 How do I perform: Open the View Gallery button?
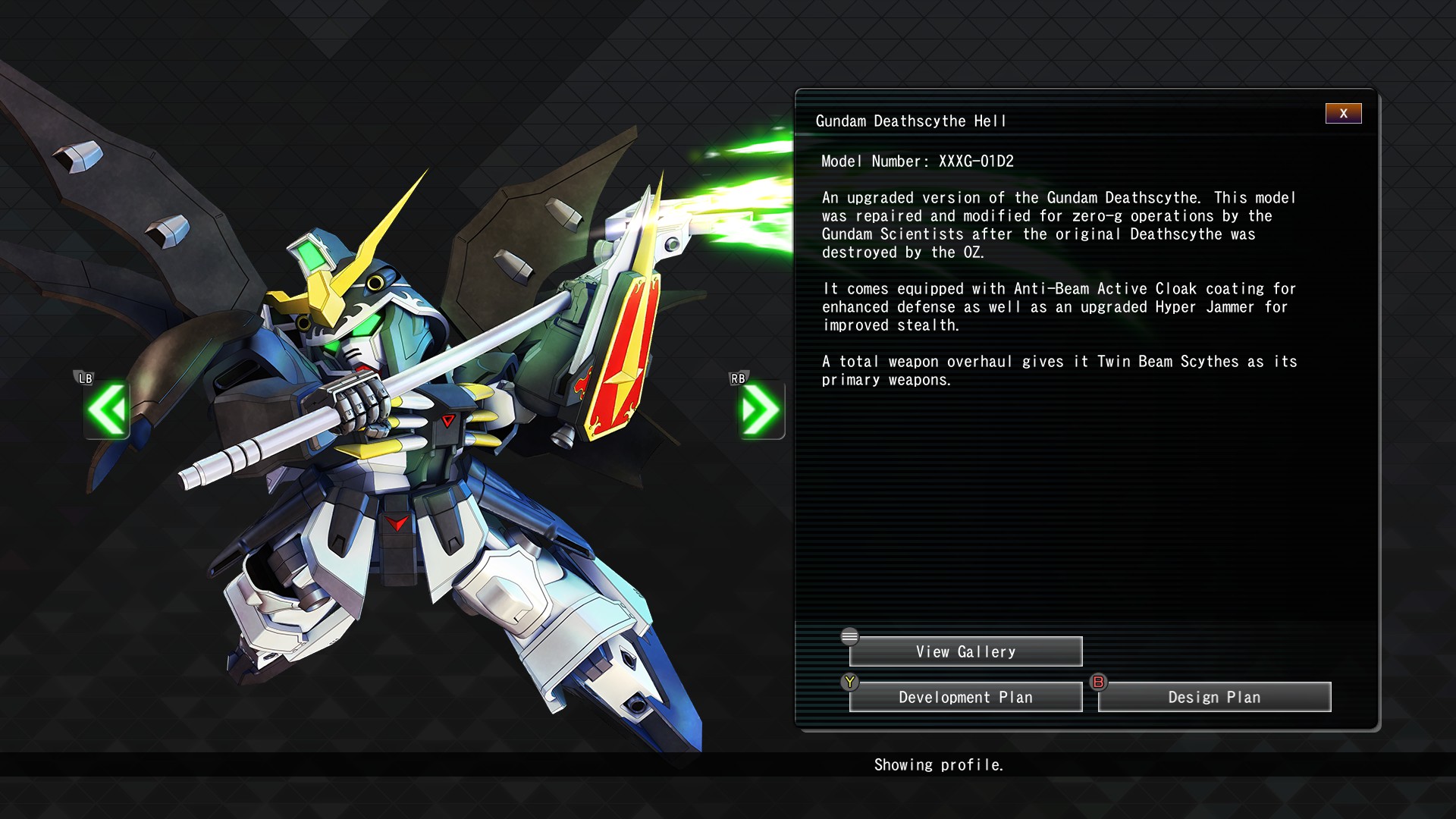pyautogui.click(x=965, y=651)
